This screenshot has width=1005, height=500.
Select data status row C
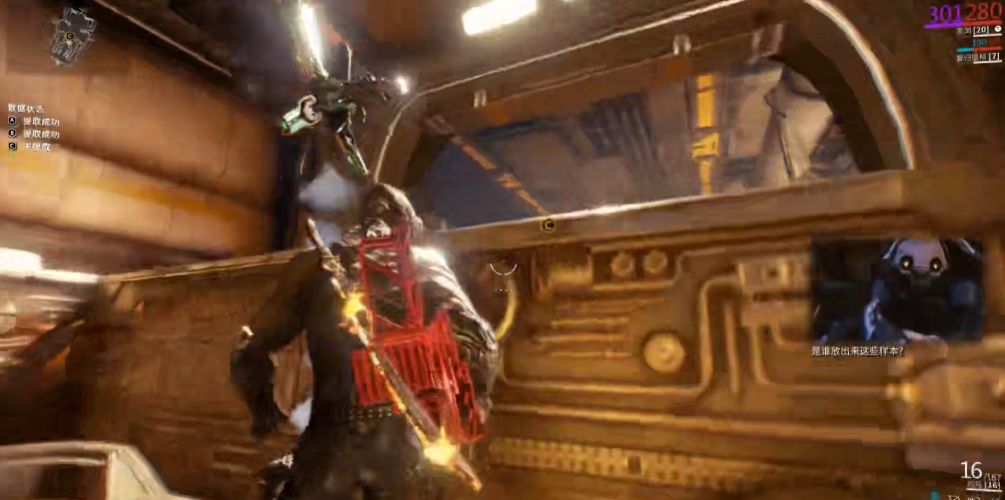pyautogui.click(x=30, y=147)
